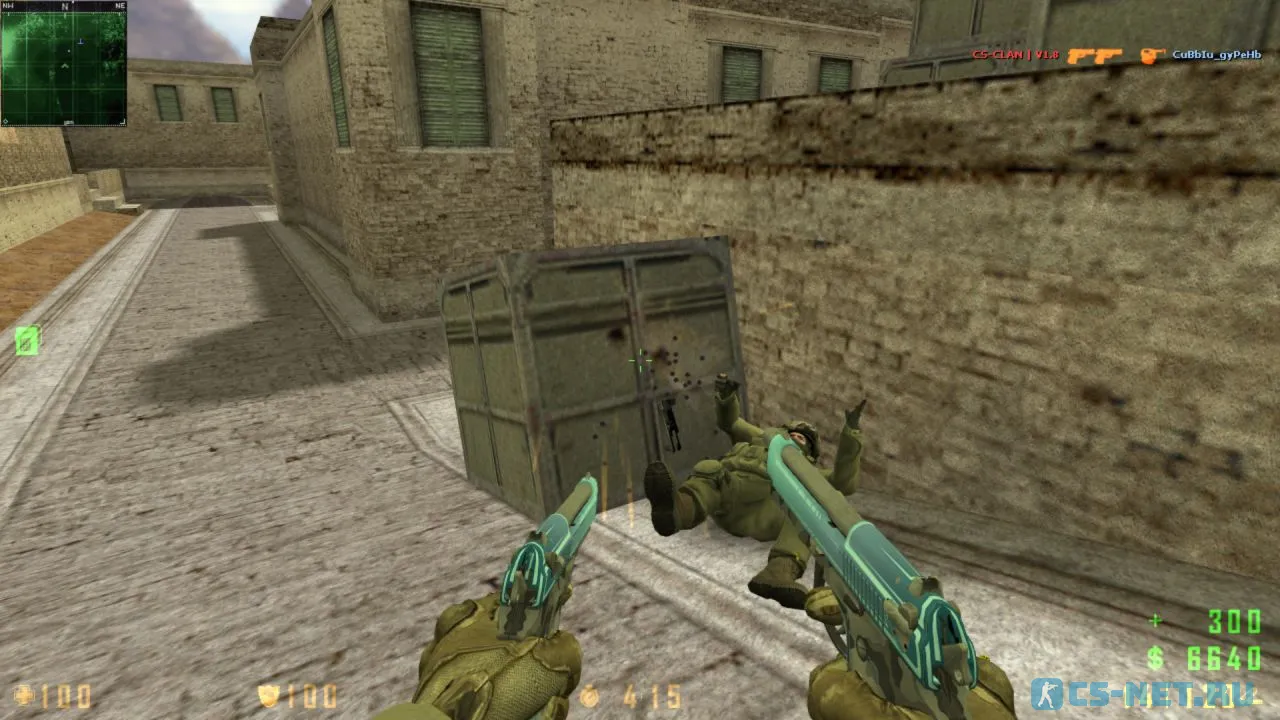
Task: Select the CuBbIu_gyPeHb player name
Action: [1216, 56]
